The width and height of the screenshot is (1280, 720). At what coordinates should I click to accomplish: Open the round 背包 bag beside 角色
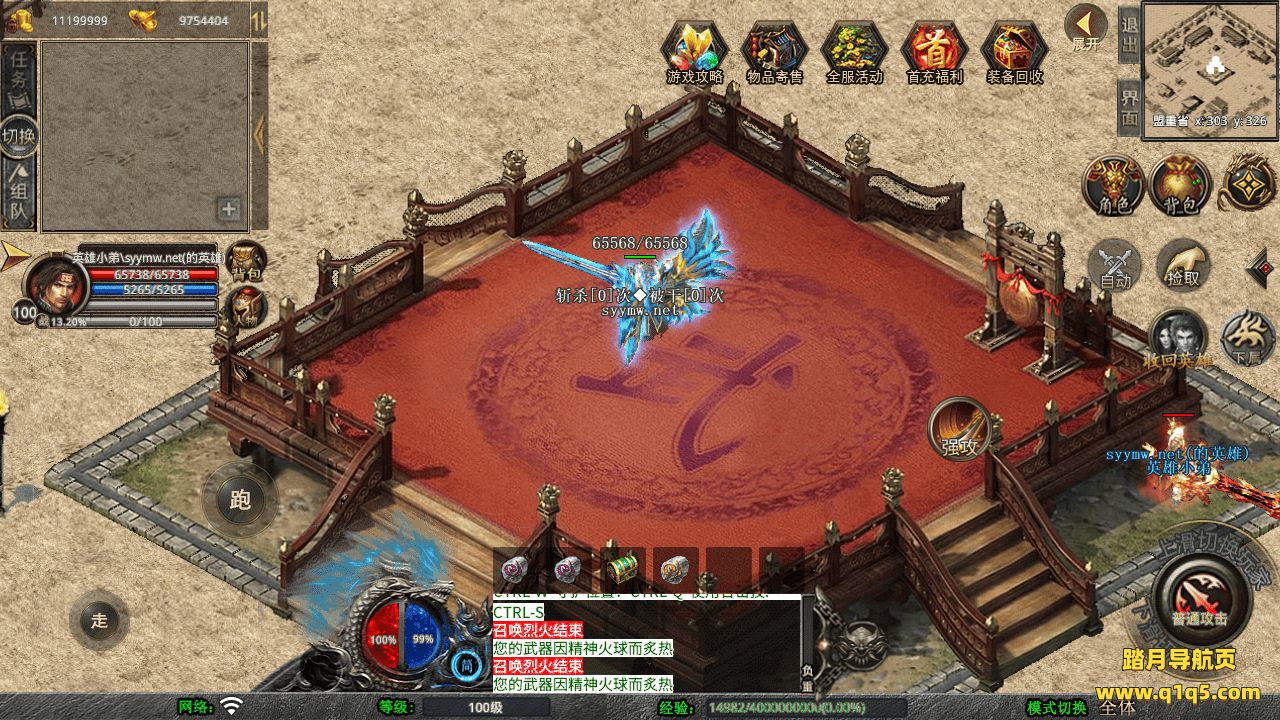(1181, 186)
